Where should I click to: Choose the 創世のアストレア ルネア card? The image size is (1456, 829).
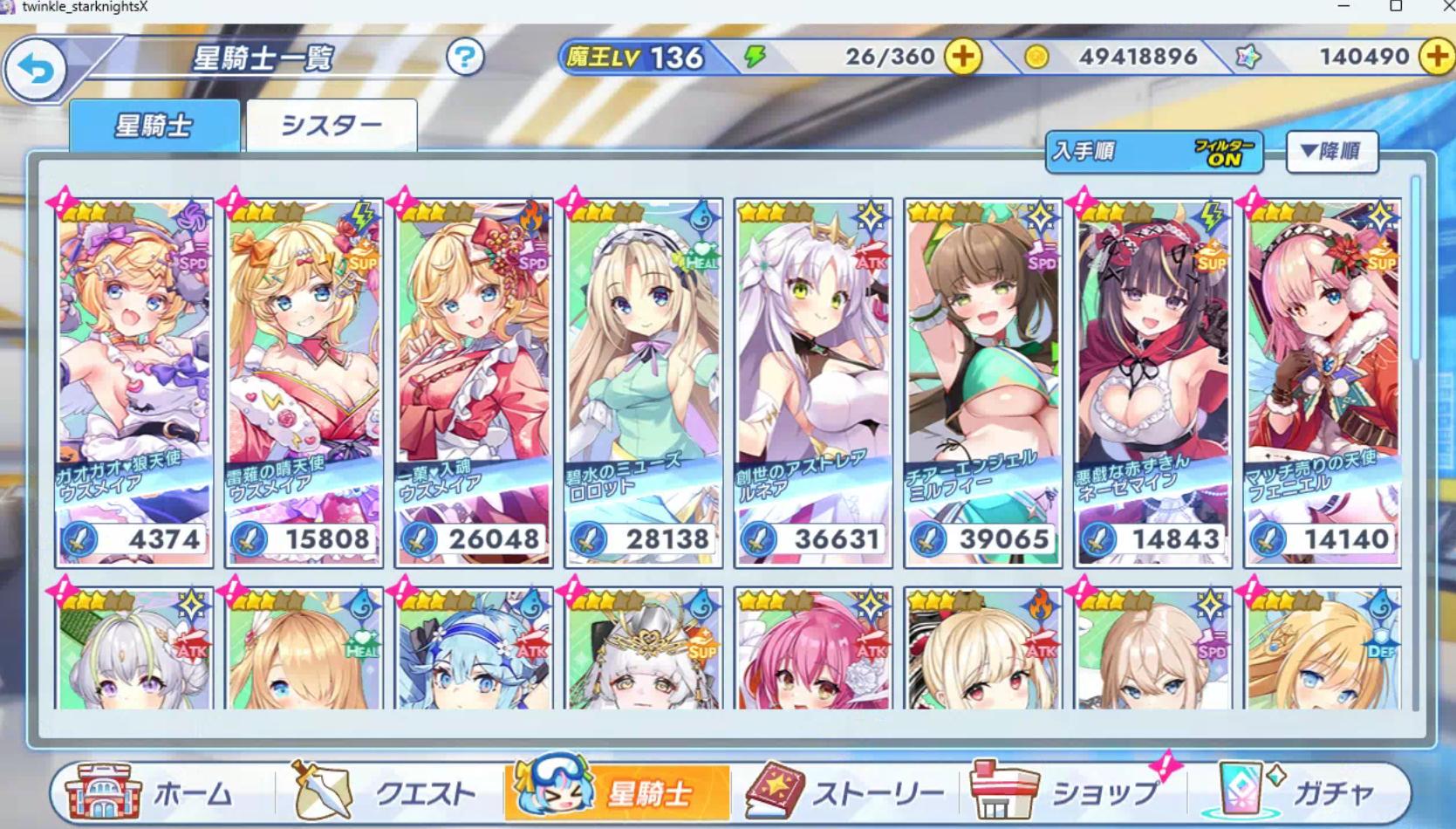[x=813, y=382]
